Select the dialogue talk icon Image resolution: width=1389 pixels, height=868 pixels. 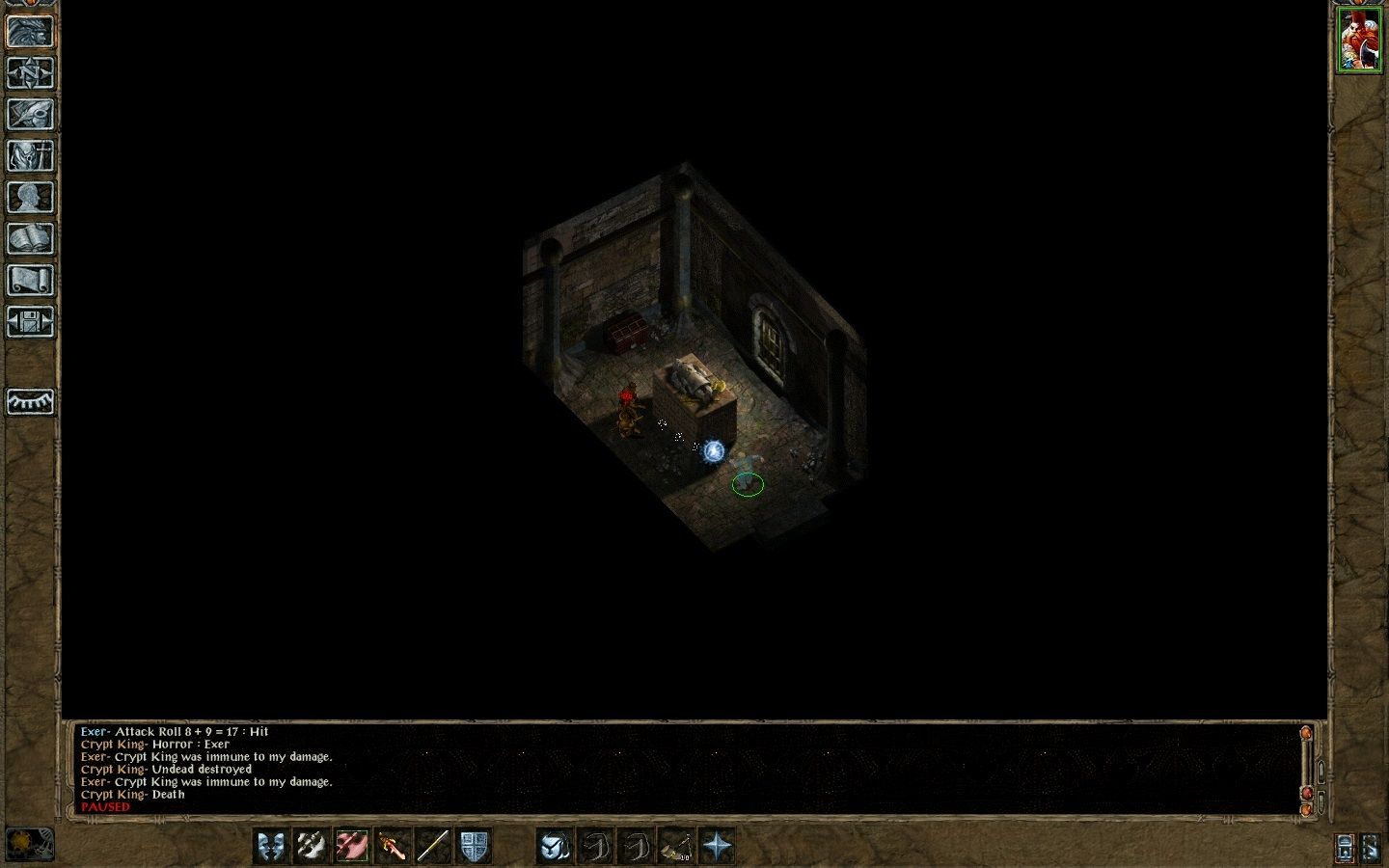(269, 846)
